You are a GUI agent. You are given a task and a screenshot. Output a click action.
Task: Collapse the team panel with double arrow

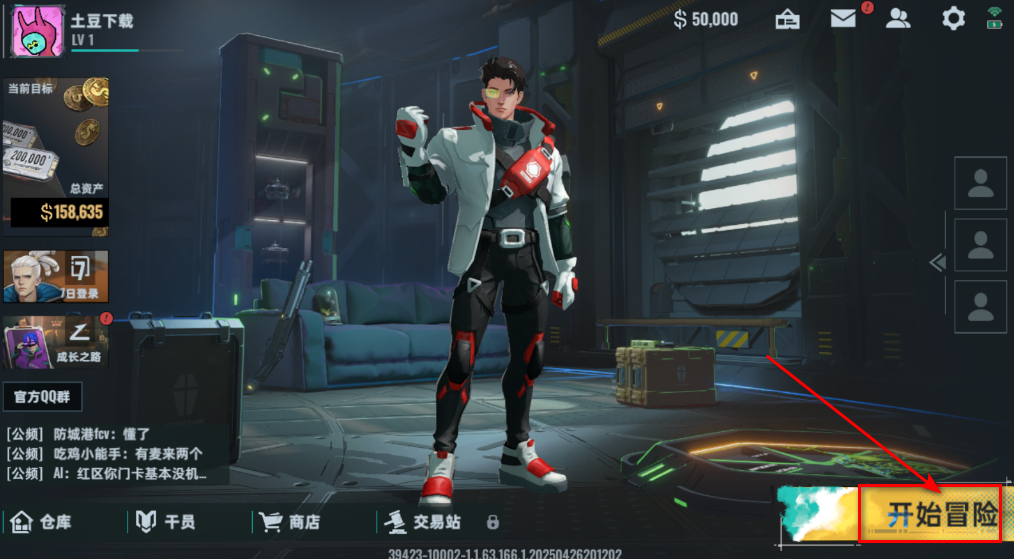pyautogui.click(x=937, y=262)
